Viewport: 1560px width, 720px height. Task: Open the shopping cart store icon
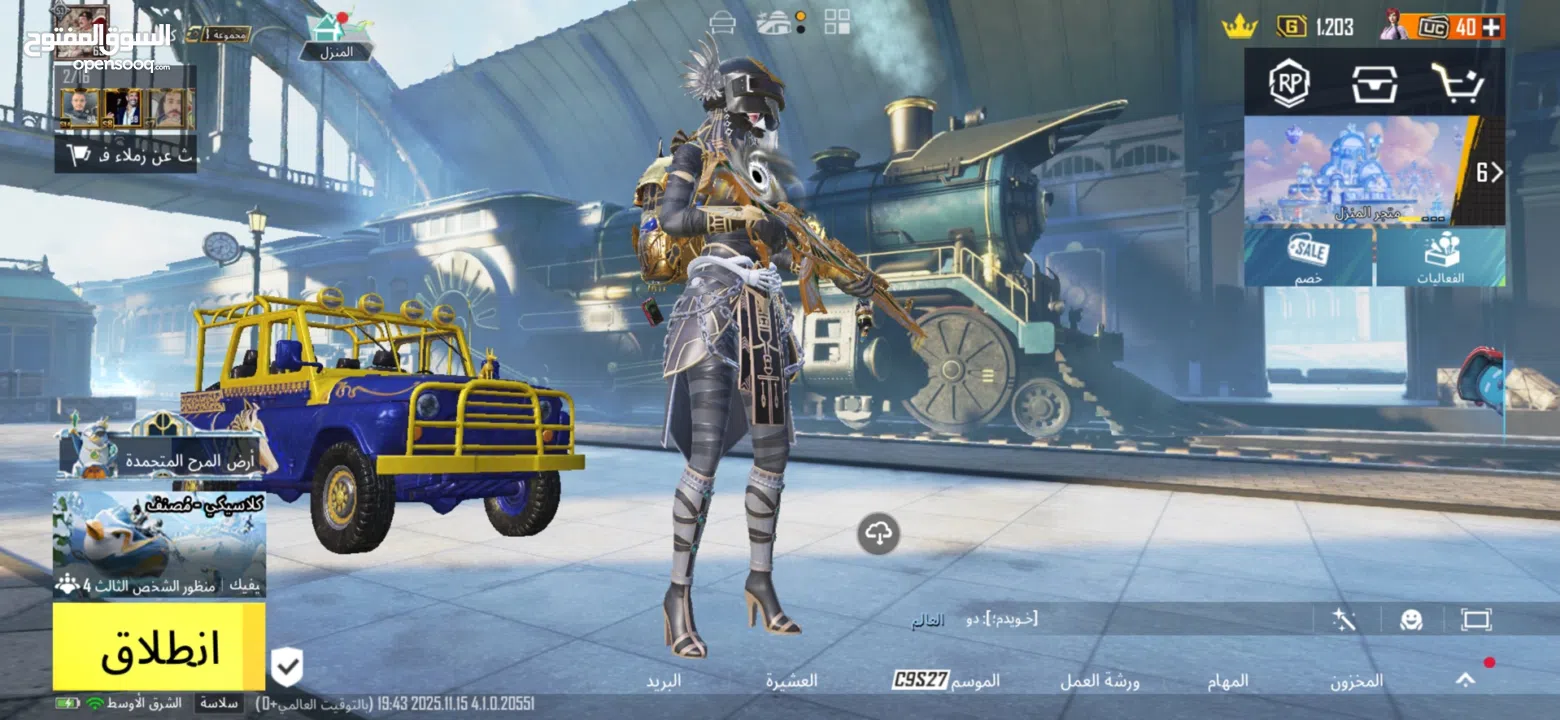click(1456, 82)
